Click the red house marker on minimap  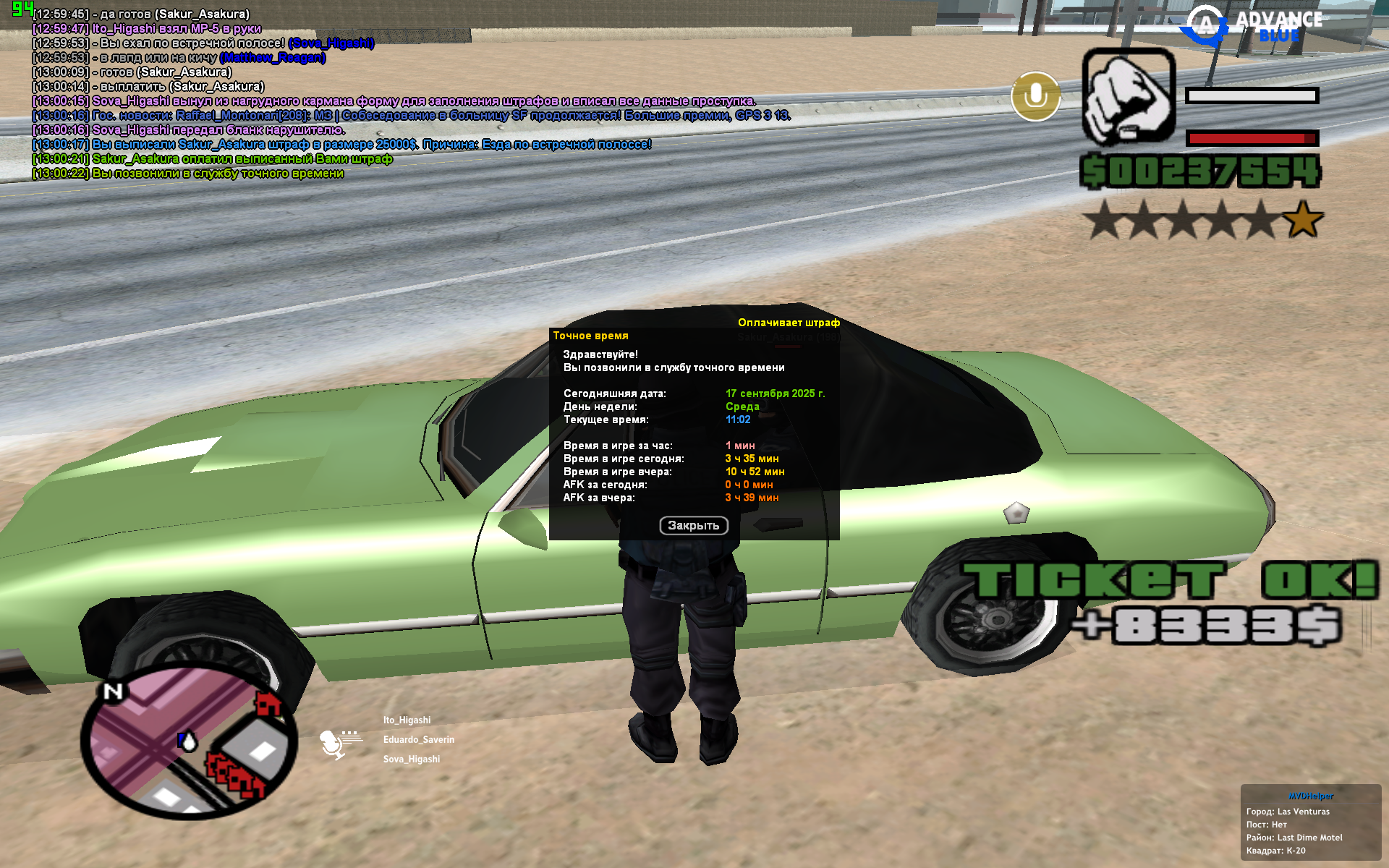point(268,702)
